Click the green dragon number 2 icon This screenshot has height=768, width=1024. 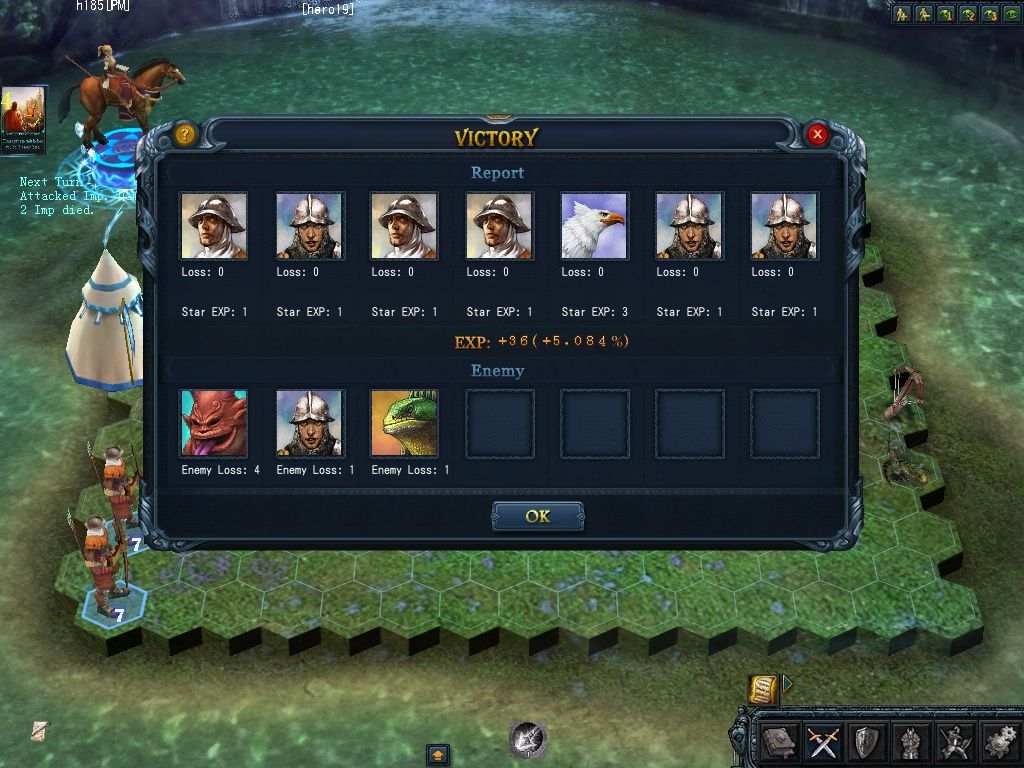[x=967, y=14]
